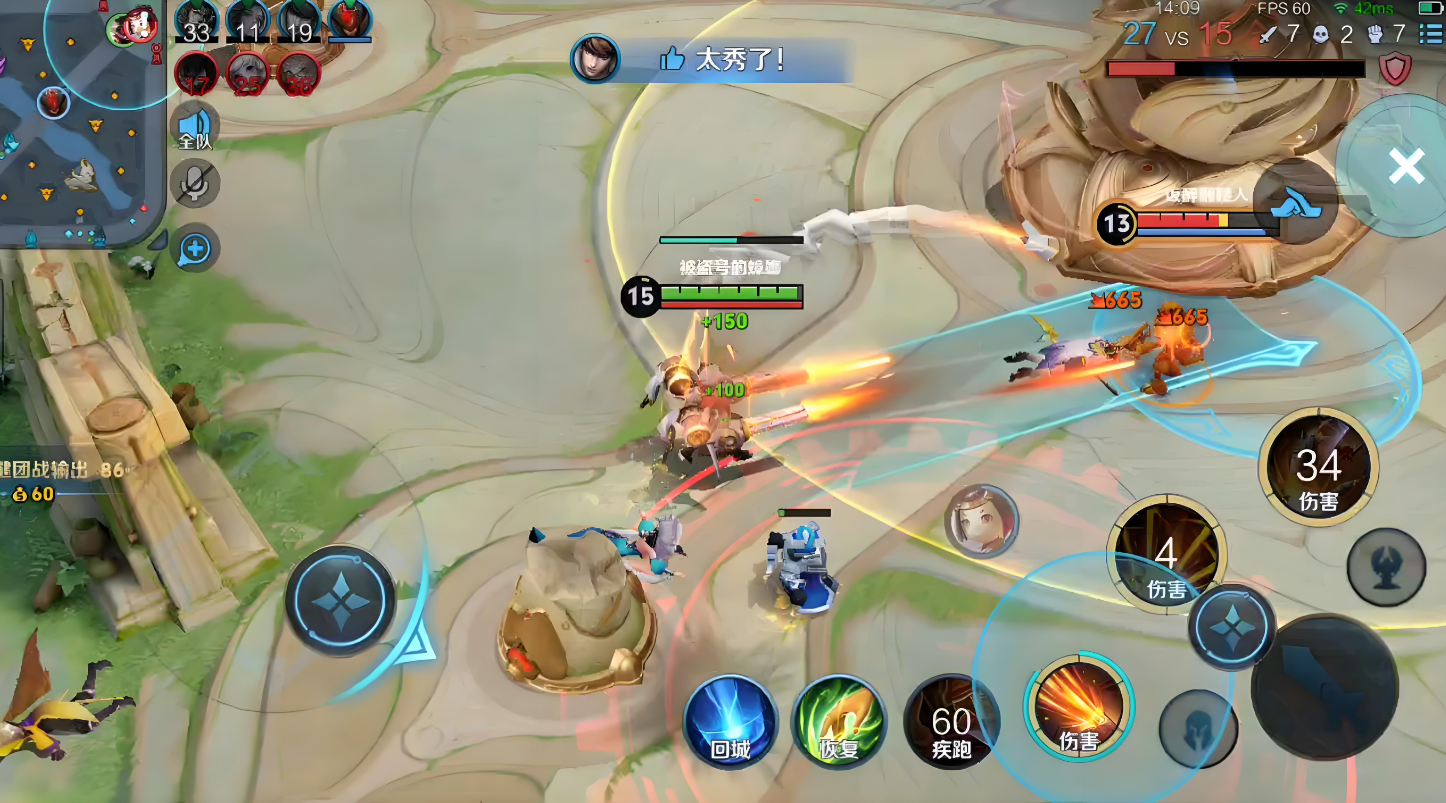
Task: Open the scoreboard list icon
Action: (x=1429, y=34)
